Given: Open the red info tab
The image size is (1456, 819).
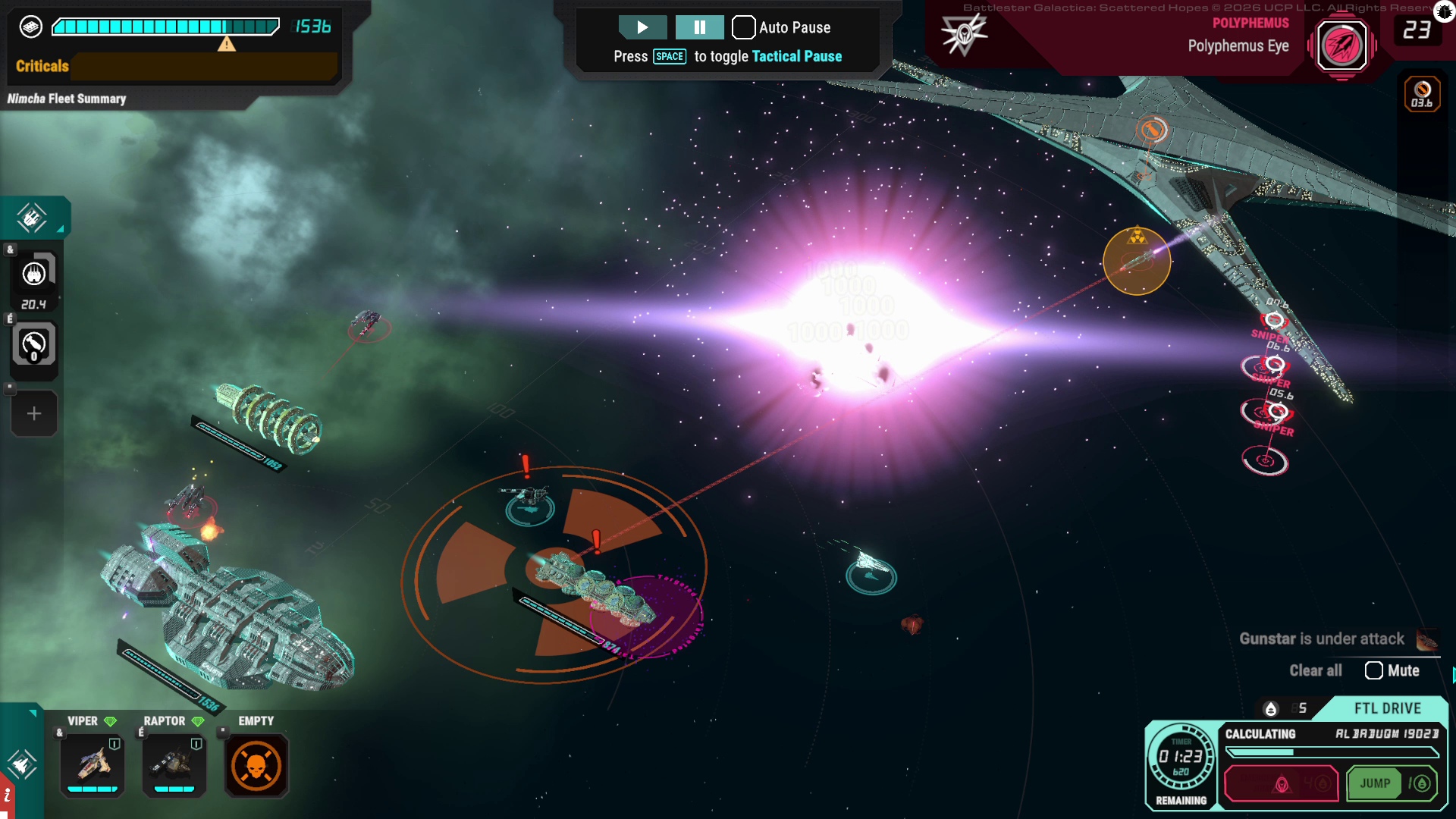Looking at the screenshot, I should (7, 796).
